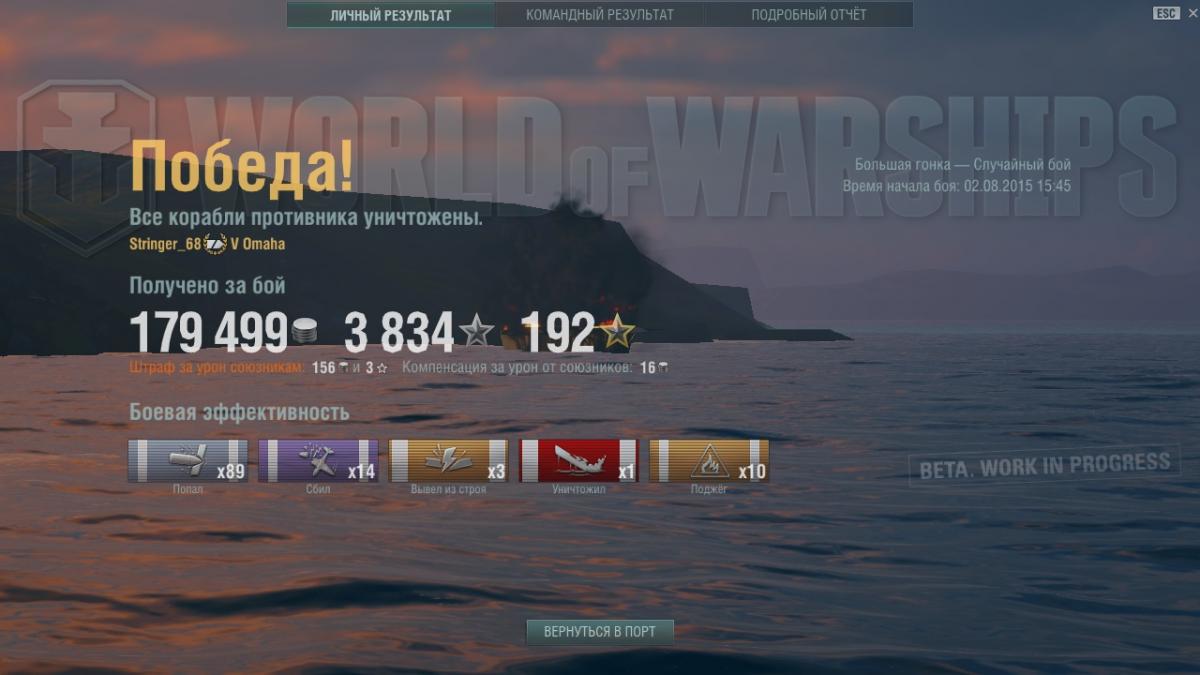The width and height of the screenshot is (1200, 675).
Task: Select the Сбил x14 planes ribbon
Action: [318, 461]
